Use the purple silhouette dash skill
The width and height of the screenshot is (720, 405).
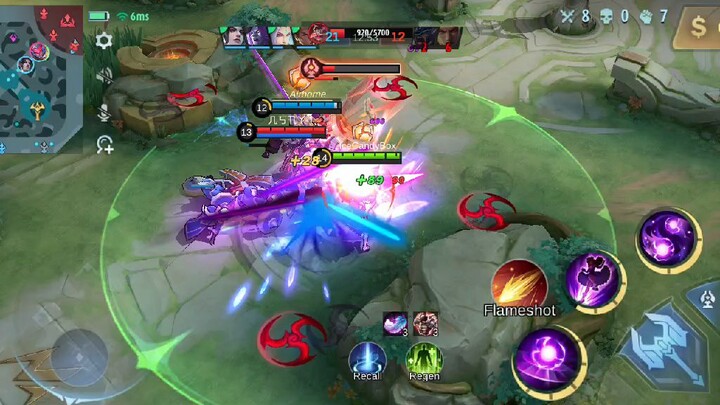pos(594,281)
